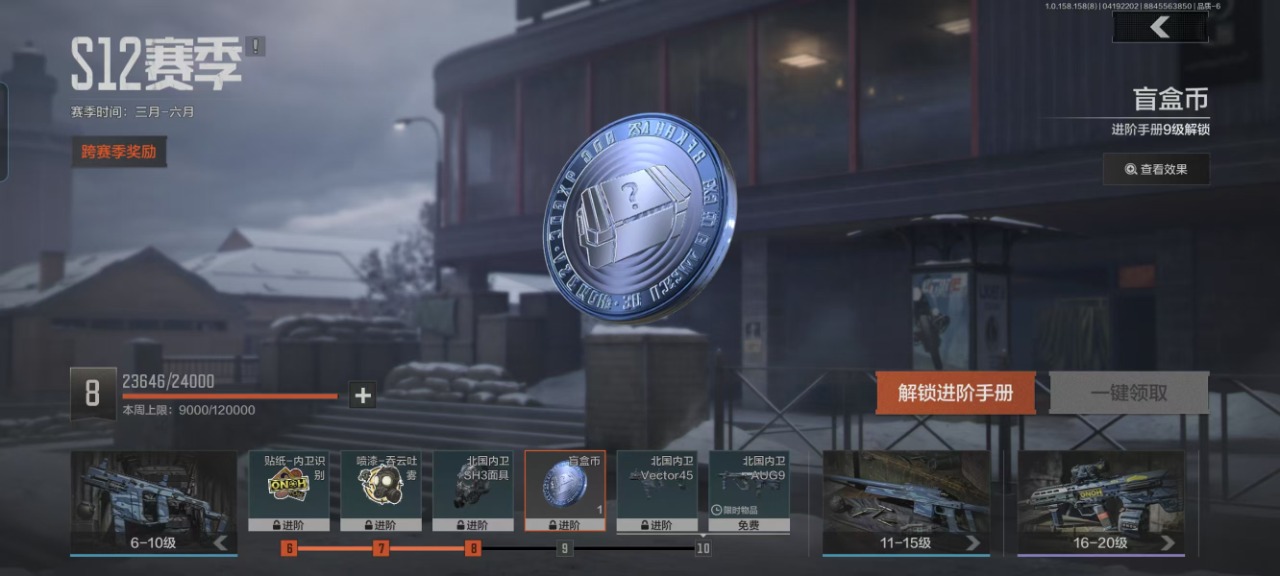Screen dimensions: 1280x576
Task: Add pass experience with the plus button
Action: (x=363, y=395)
